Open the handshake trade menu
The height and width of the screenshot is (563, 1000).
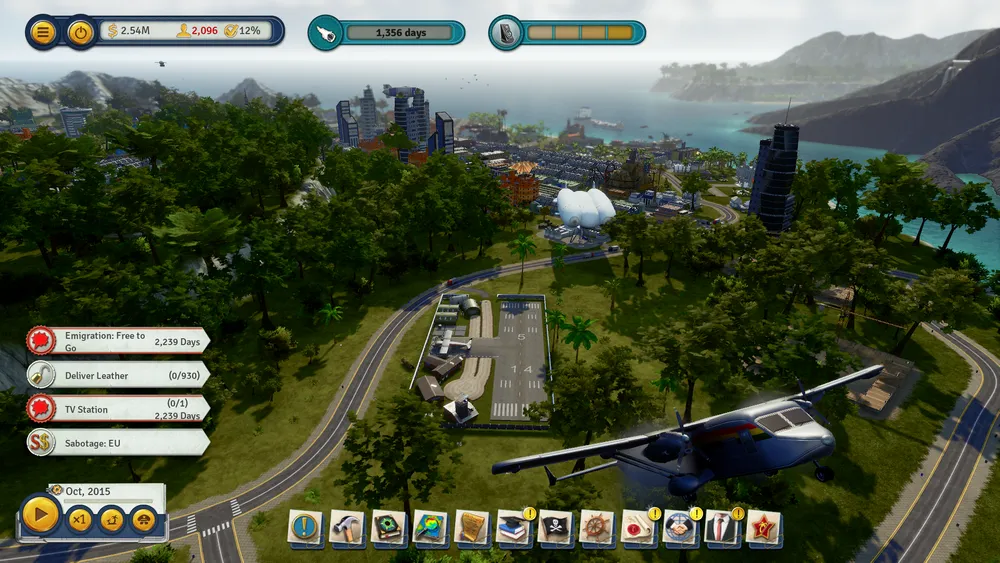coord(680,527)
